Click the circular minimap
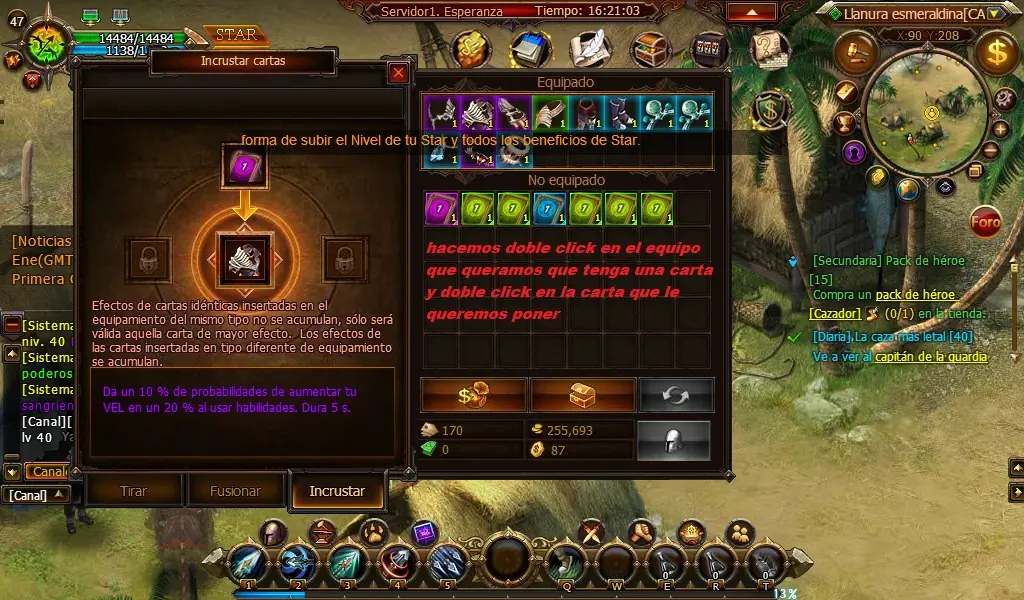 point(930,110)
